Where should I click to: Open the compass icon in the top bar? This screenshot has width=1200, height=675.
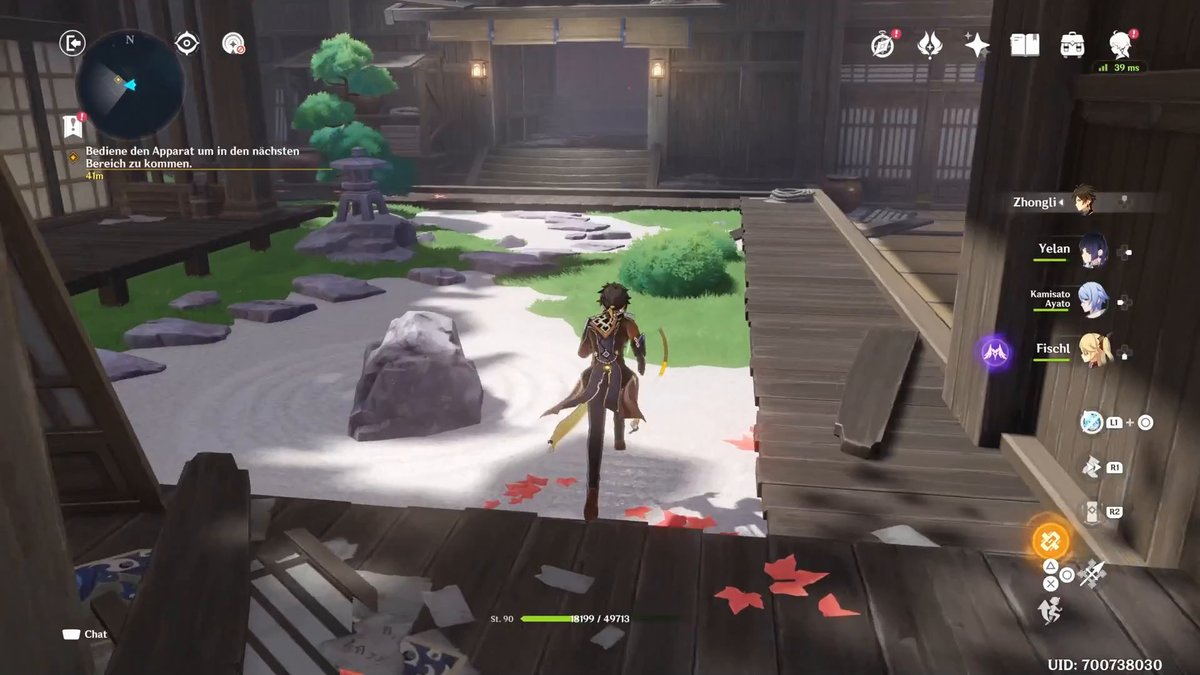coord(882,45)
